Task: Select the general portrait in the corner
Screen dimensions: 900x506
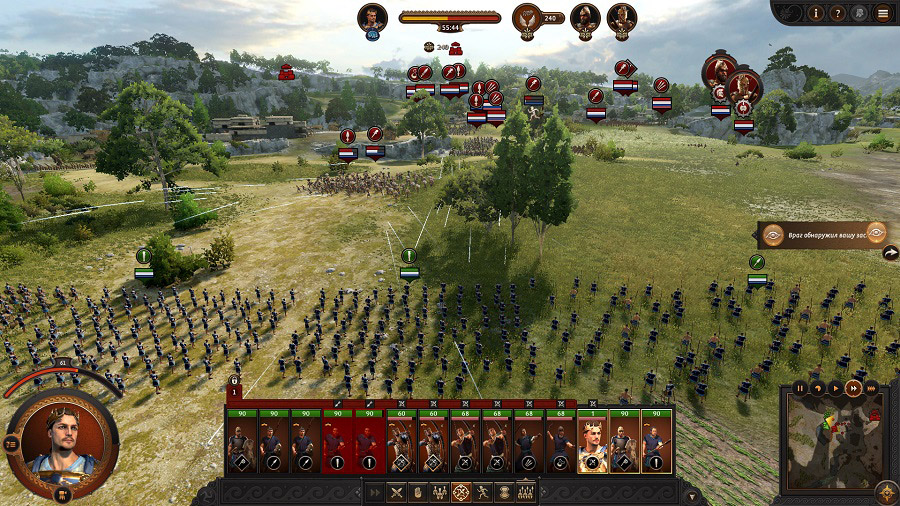Action: click(62, 440)
